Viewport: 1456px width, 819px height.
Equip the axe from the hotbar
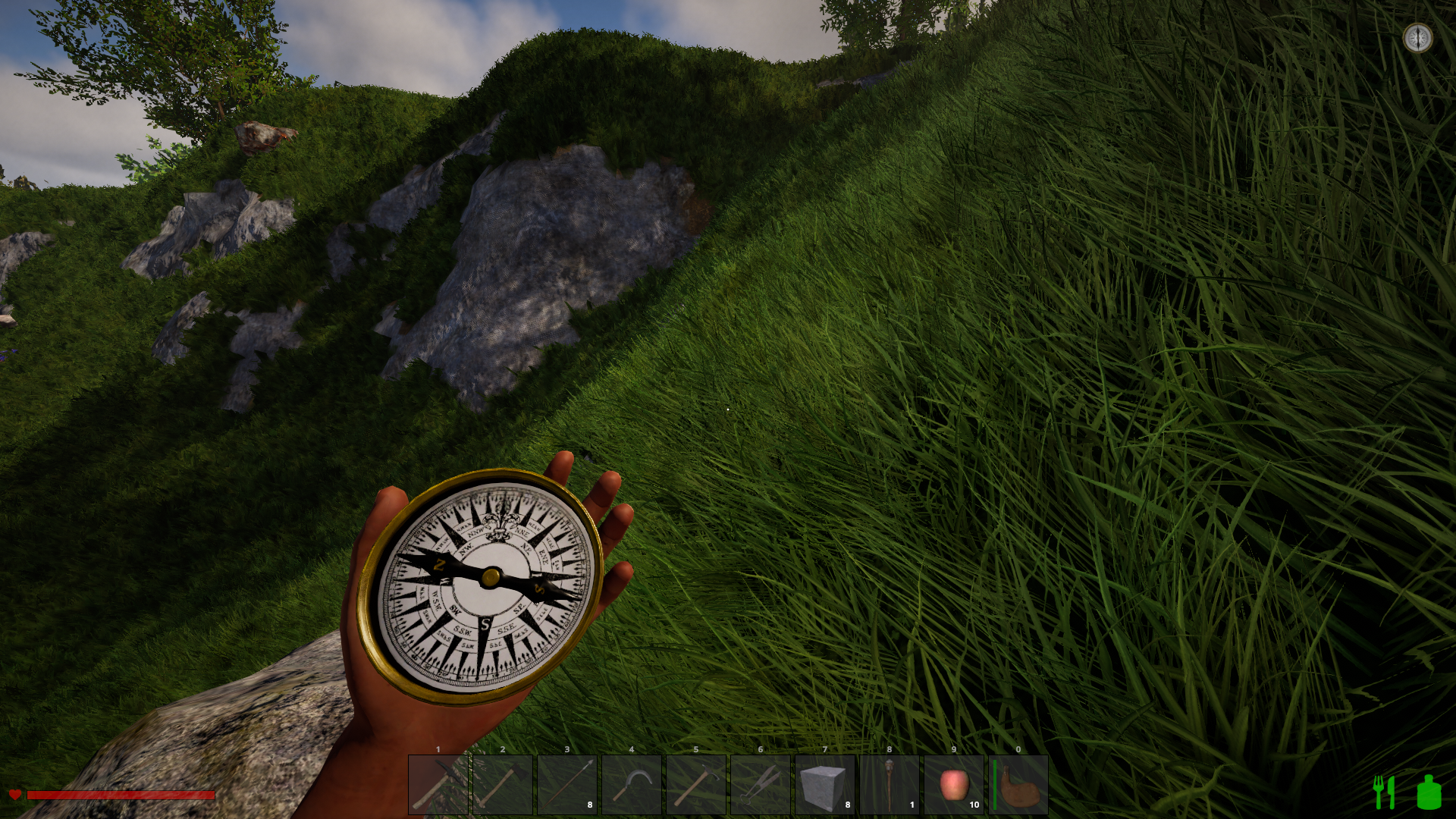pos(503,785)
